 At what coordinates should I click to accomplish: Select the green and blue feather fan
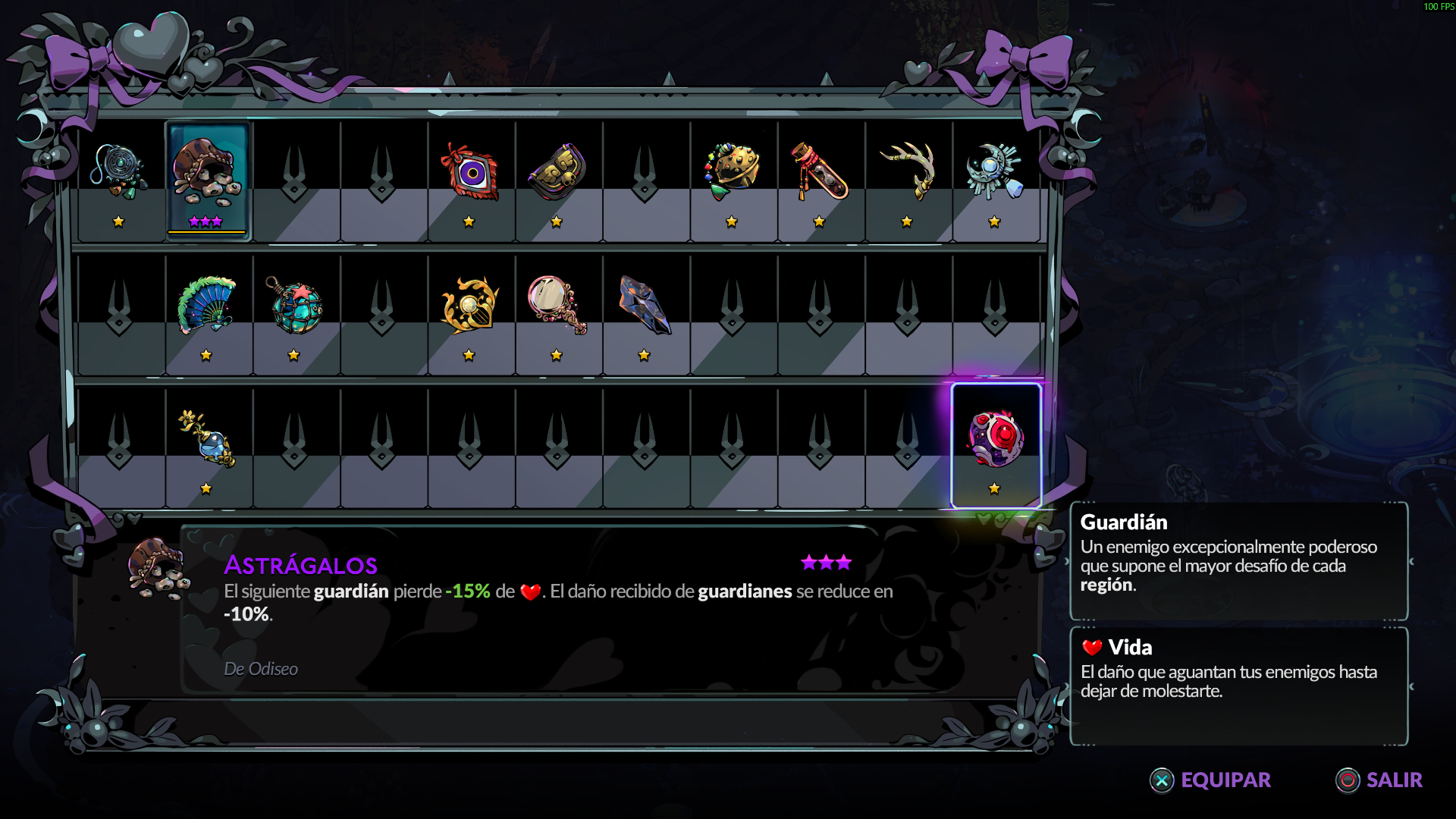coord(206,305)
